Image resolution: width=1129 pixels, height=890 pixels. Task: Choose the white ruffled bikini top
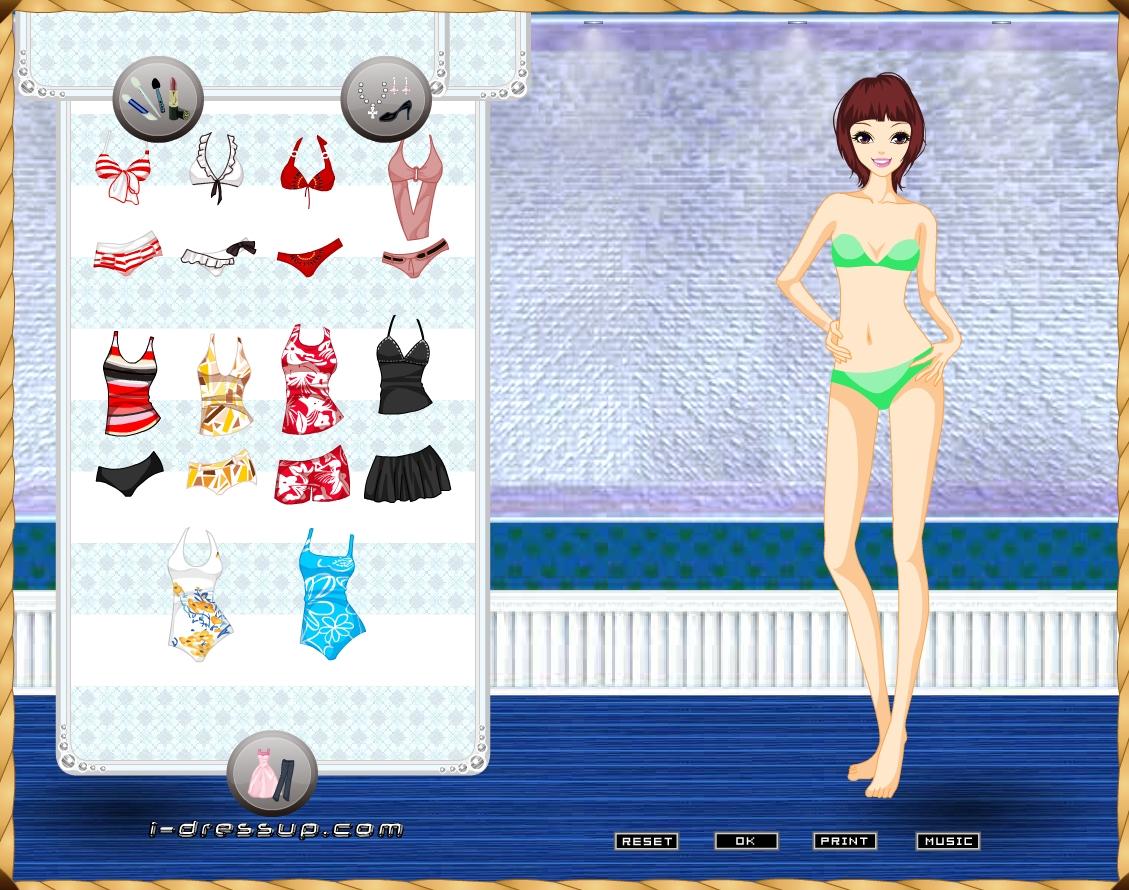click(216, 167)
